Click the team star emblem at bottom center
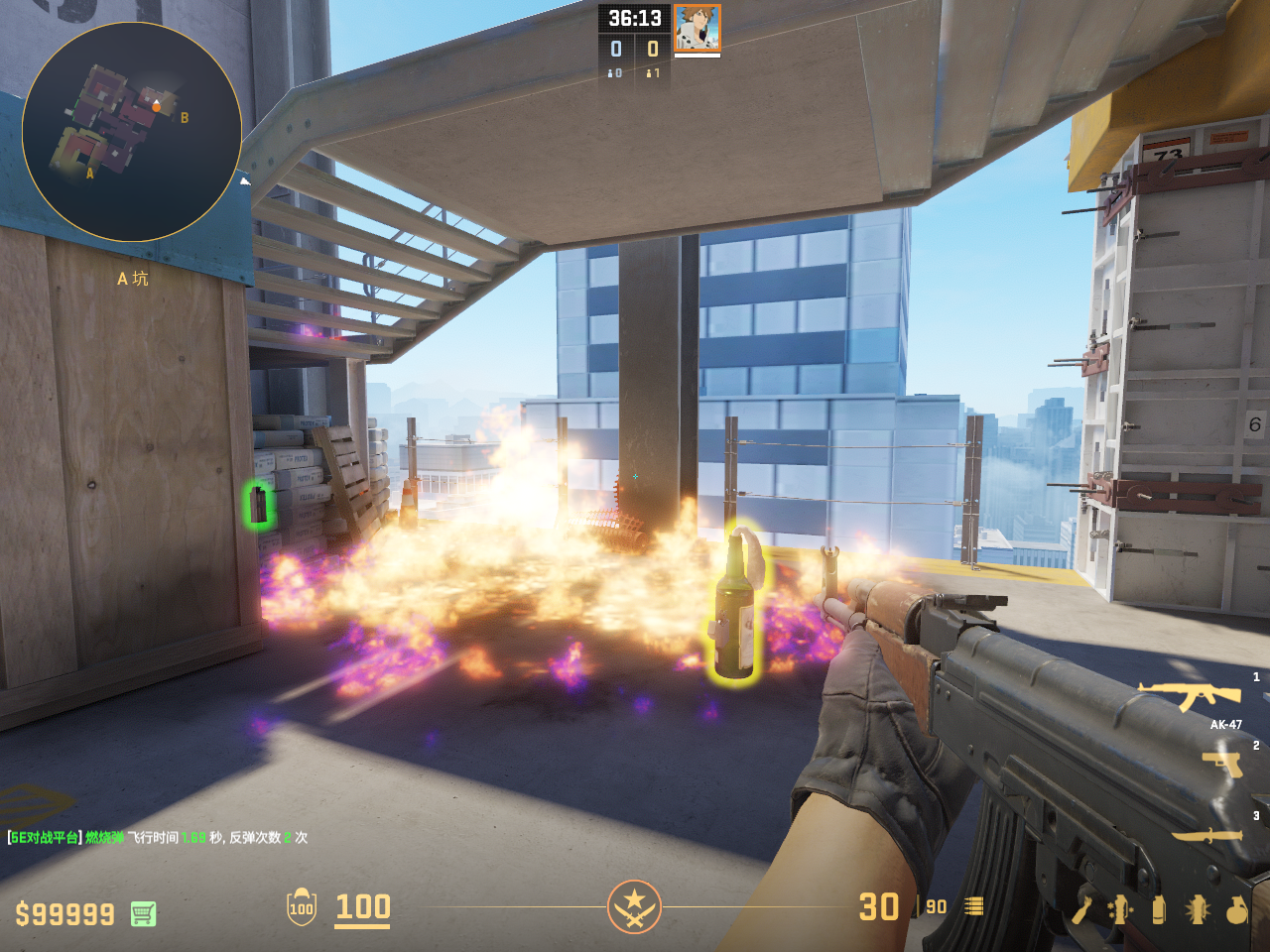The image size is (1270, 952). tap(634, 905)
